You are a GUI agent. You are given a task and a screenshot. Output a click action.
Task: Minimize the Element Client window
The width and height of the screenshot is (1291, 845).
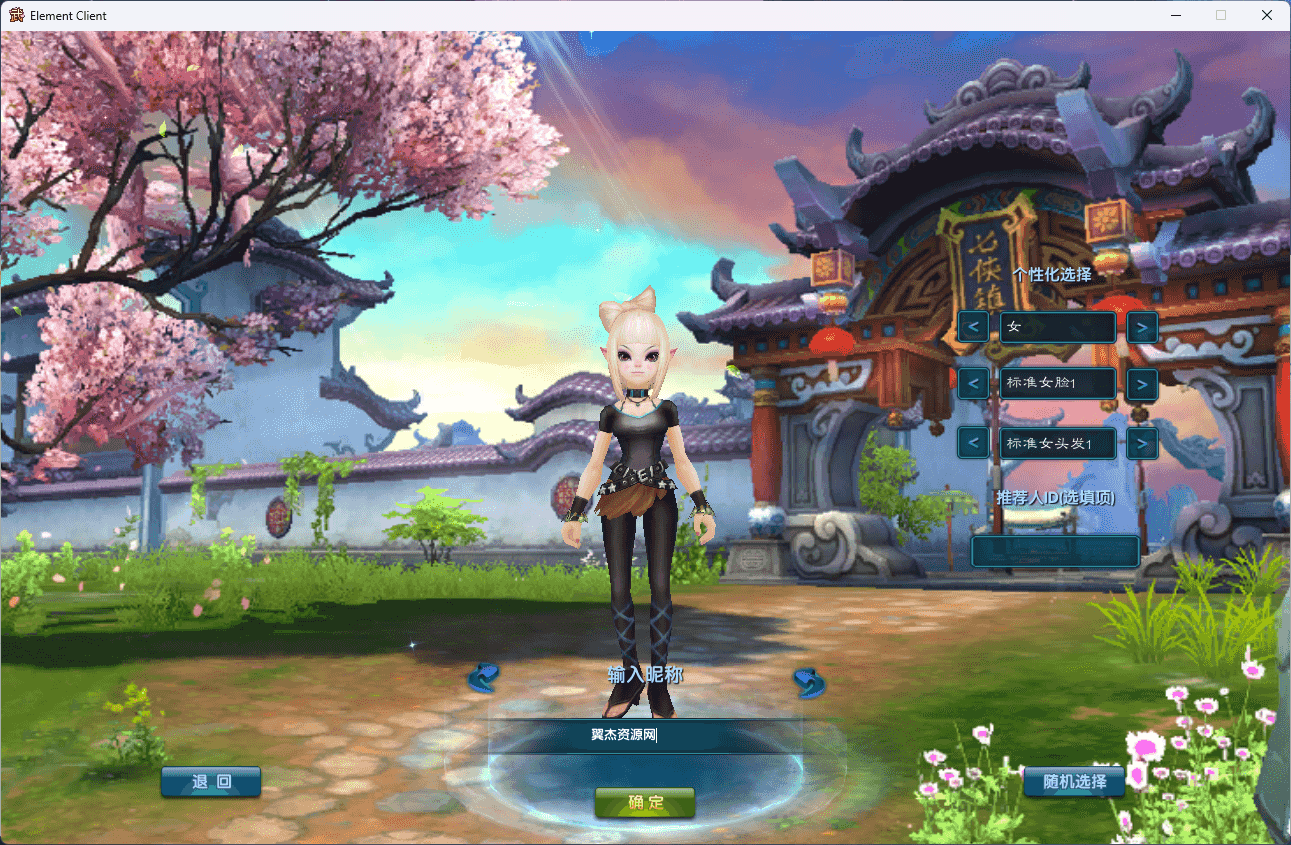[x=1174, y=15]
